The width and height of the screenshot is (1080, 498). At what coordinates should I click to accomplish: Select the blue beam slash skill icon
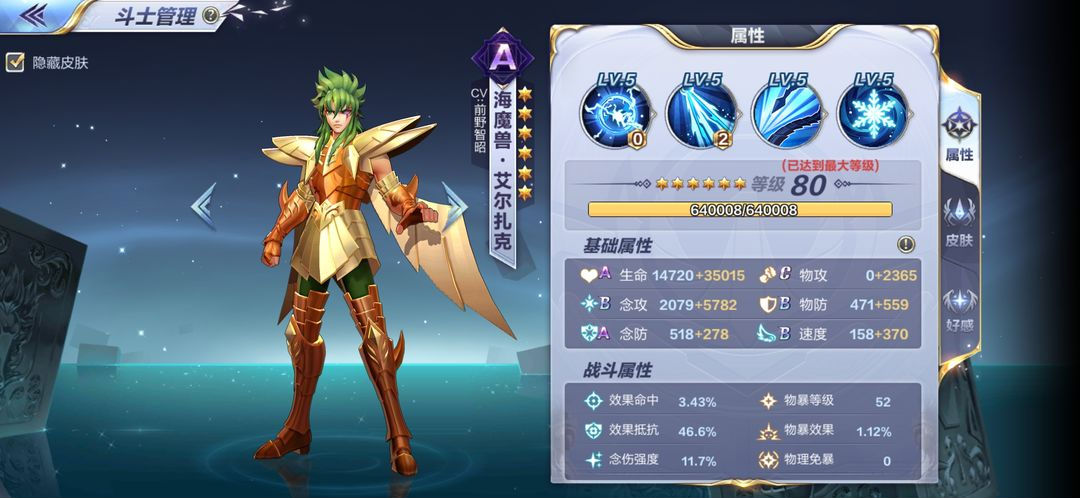[x=701, y=110]
